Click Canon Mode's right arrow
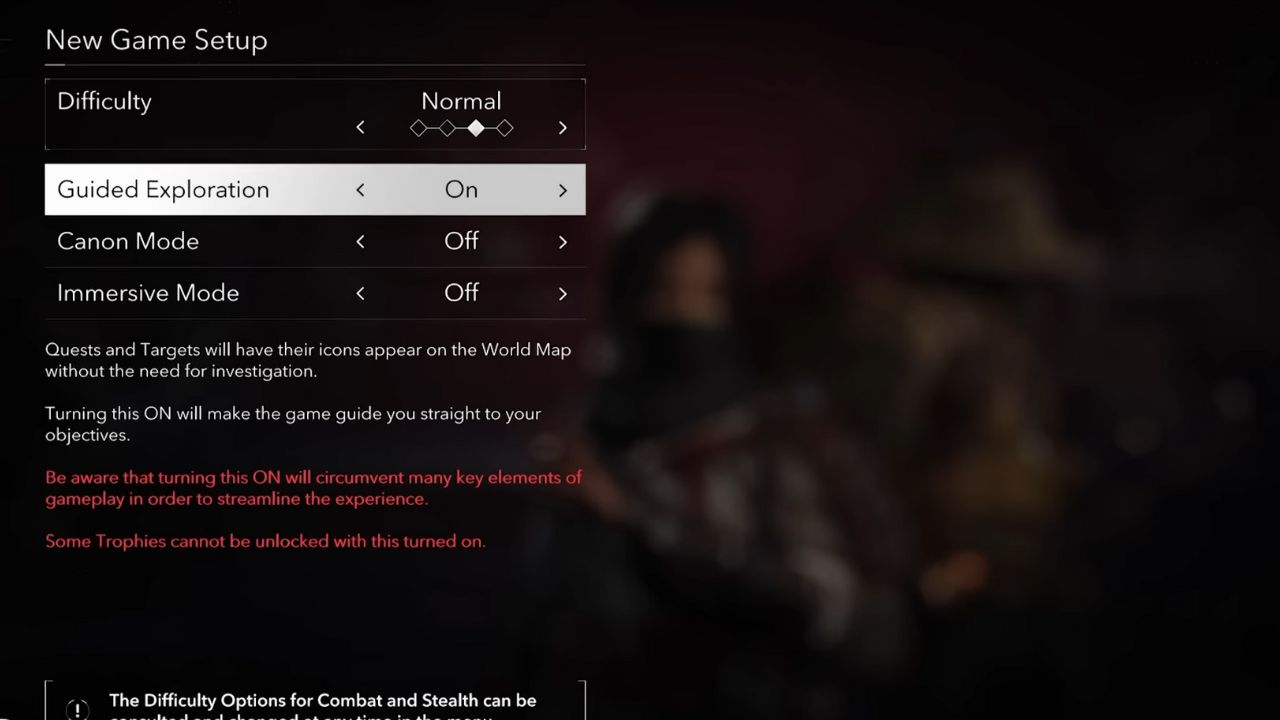This screenshot has height=720, width=1280. click(x=562, y=241)
